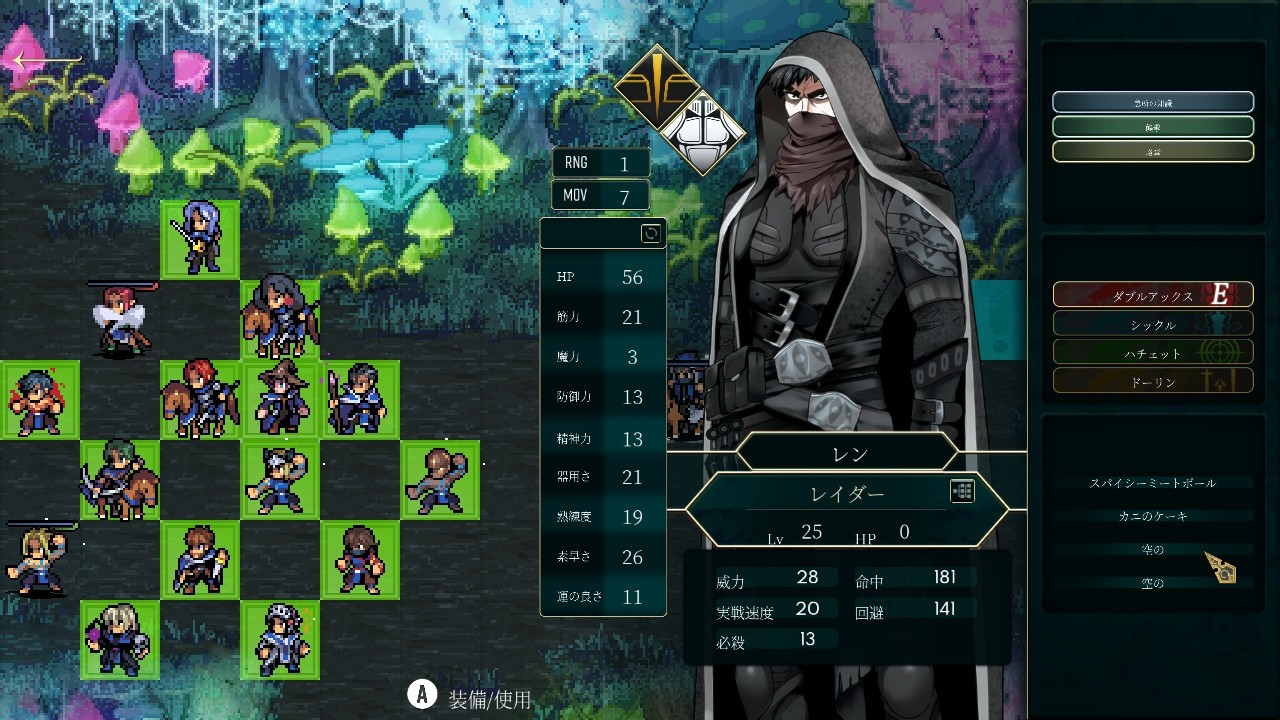Click the レン character name plate
Viewport: 1280px width, 720px height.
pyautogui.click(x=848, y=453)
